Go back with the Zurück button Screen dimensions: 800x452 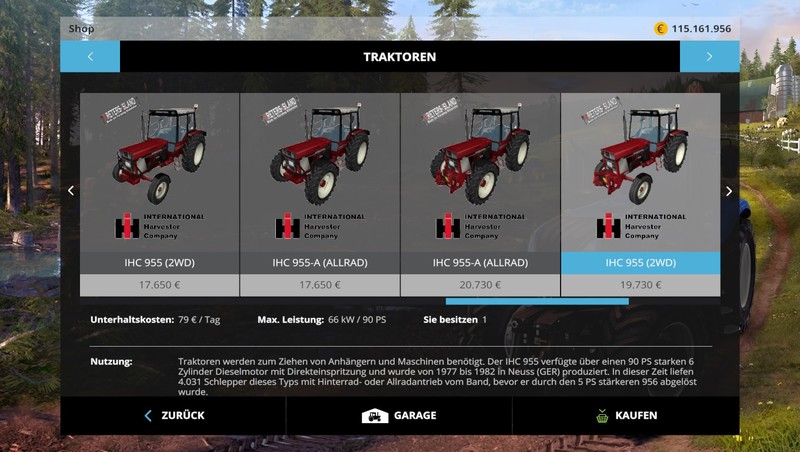[174, 415]
